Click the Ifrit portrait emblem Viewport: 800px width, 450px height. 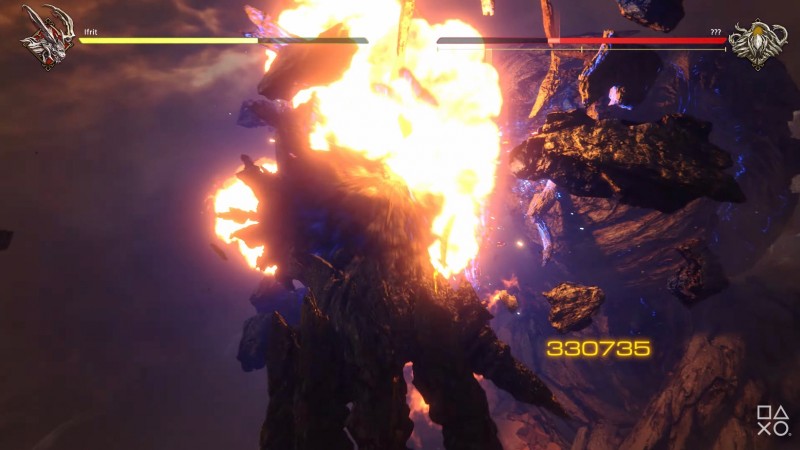pos(45,37)
